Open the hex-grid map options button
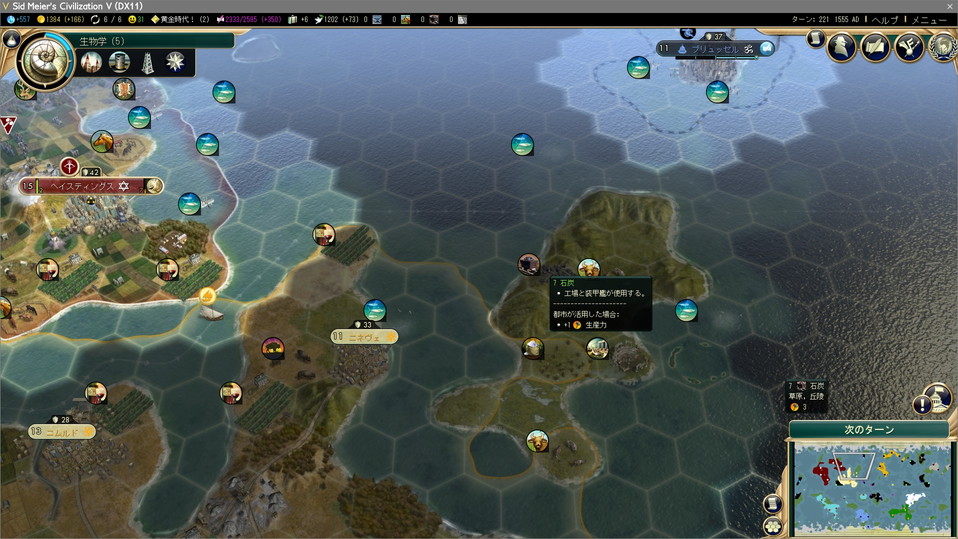The image size is (958, 539). [x=772, y=526]
